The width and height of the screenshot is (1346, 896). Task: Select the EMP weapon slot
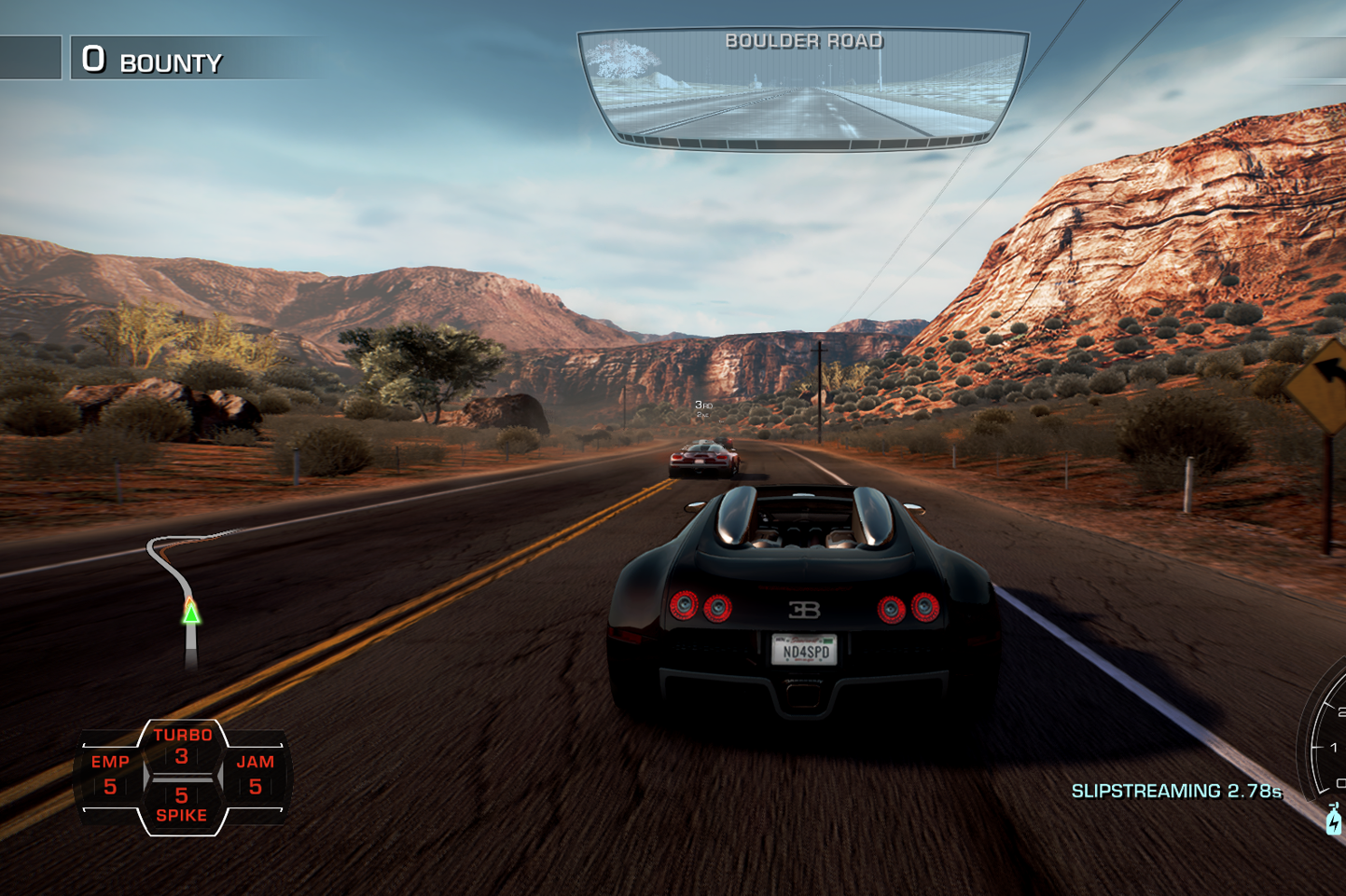110,775
